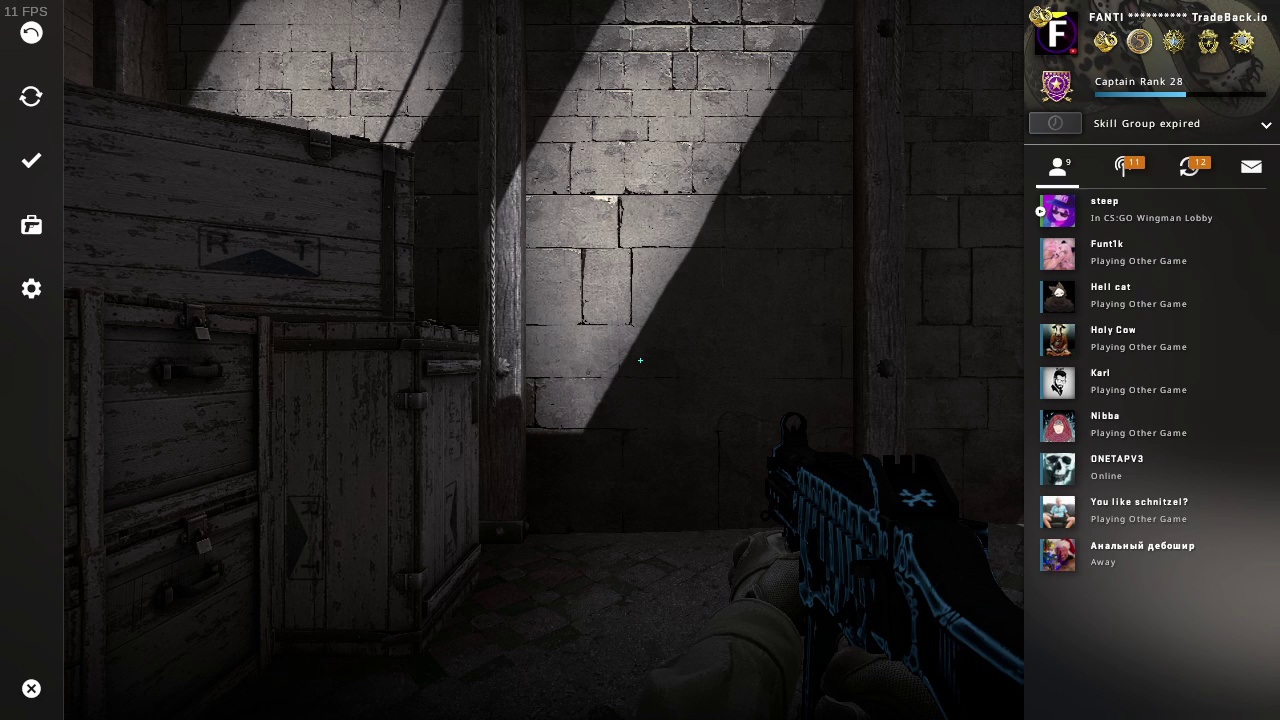Click the refresh icon in the left sidebar
This screenshot has width=1280, height=720.
click(x=31, y=96)
